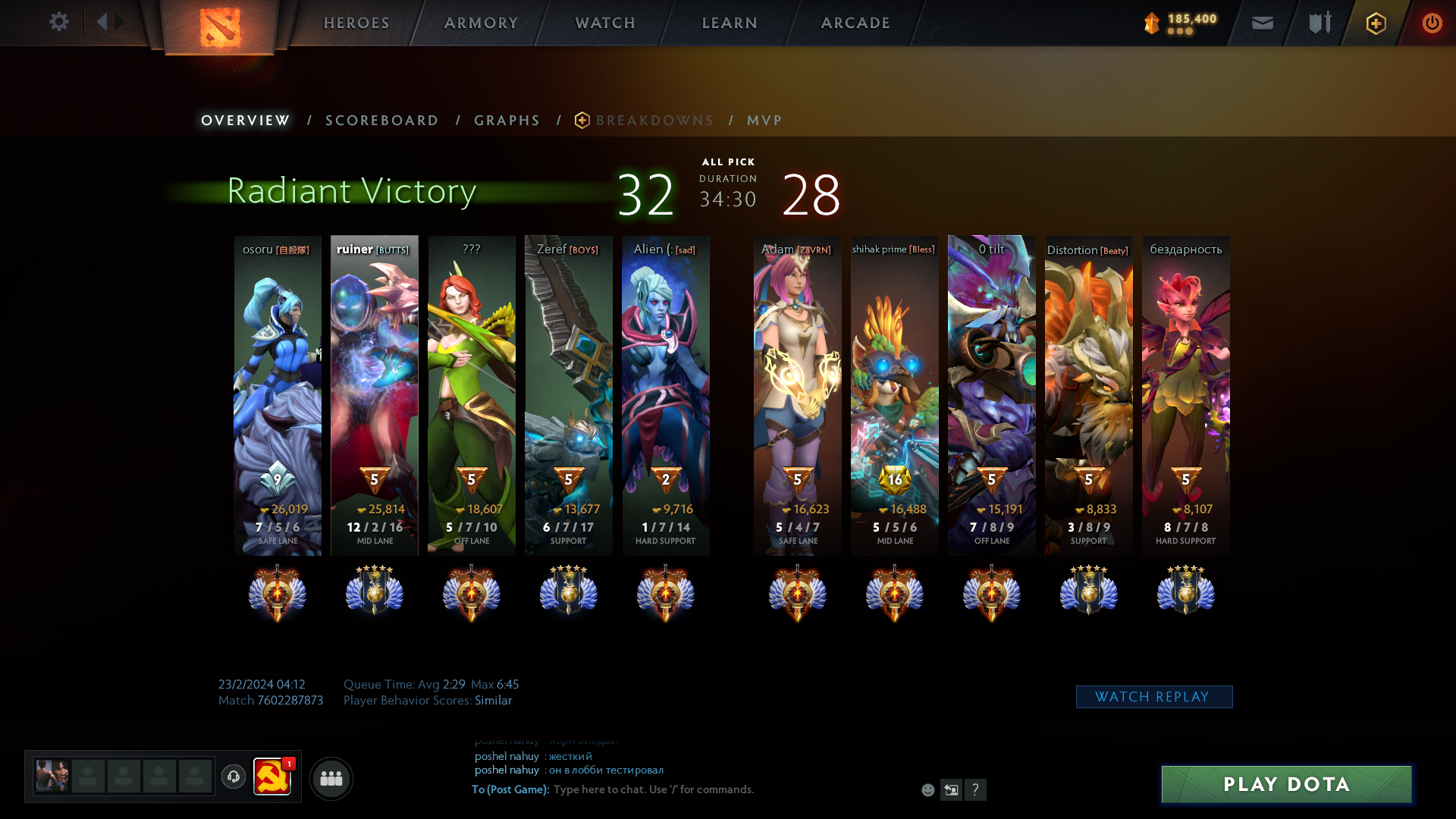The image size is (1456, 819).
Task: Open the settings gear menu
Action: pyautogui.click(x=58, y=22)
